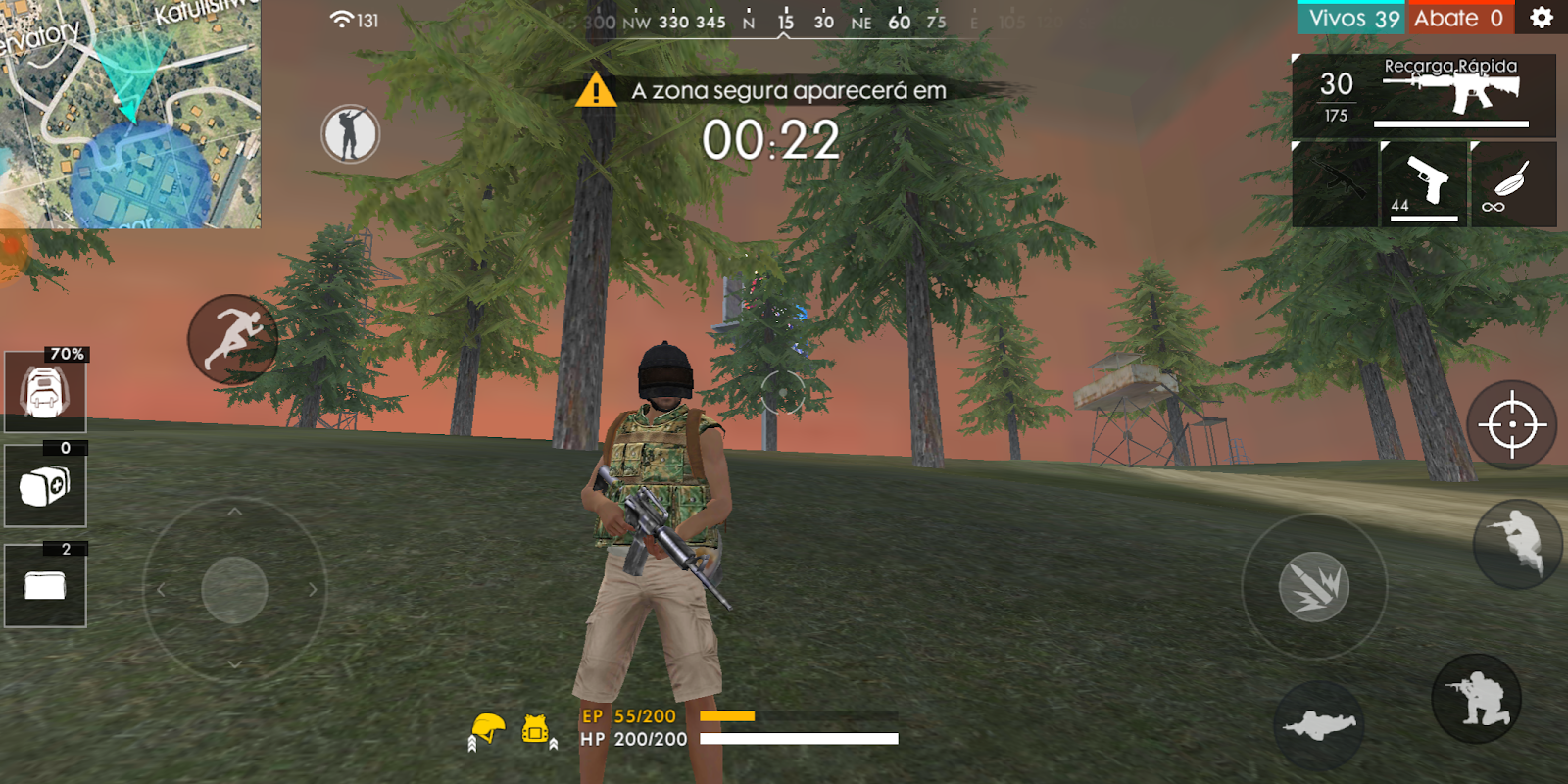Switch to the pistol weapon slot
The width and height of the screenshot is (1568, 784).
pos(1423,184)
